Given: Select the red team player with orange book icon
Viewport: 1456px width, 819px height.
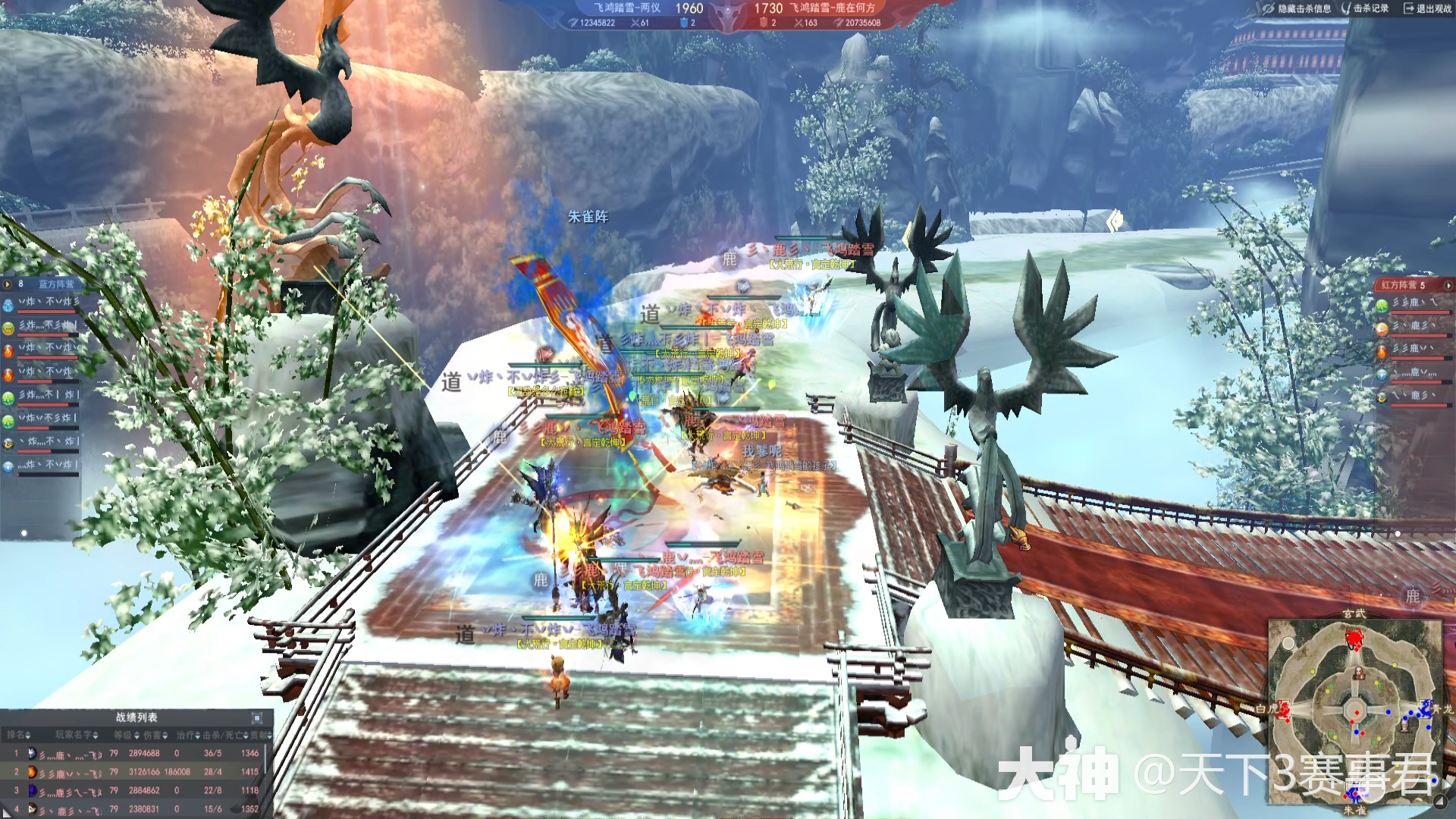Looking at the screenshot, I should coord(1382,328).
